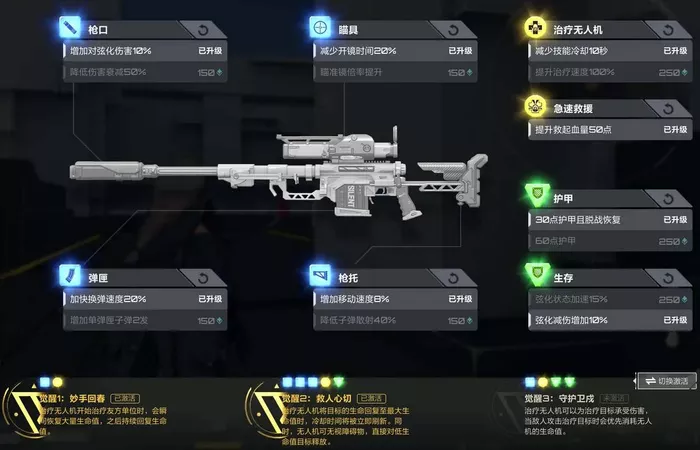Reset the 枪托 stock upgrades
The width and height of the screenshot is (700, 450).
455,278
